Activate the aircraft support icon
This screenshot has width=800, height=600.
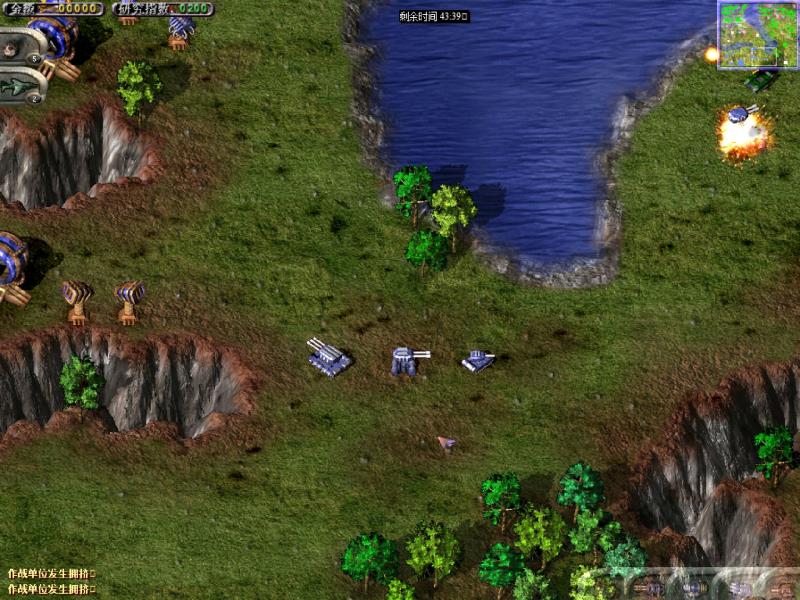click(20, 88)
